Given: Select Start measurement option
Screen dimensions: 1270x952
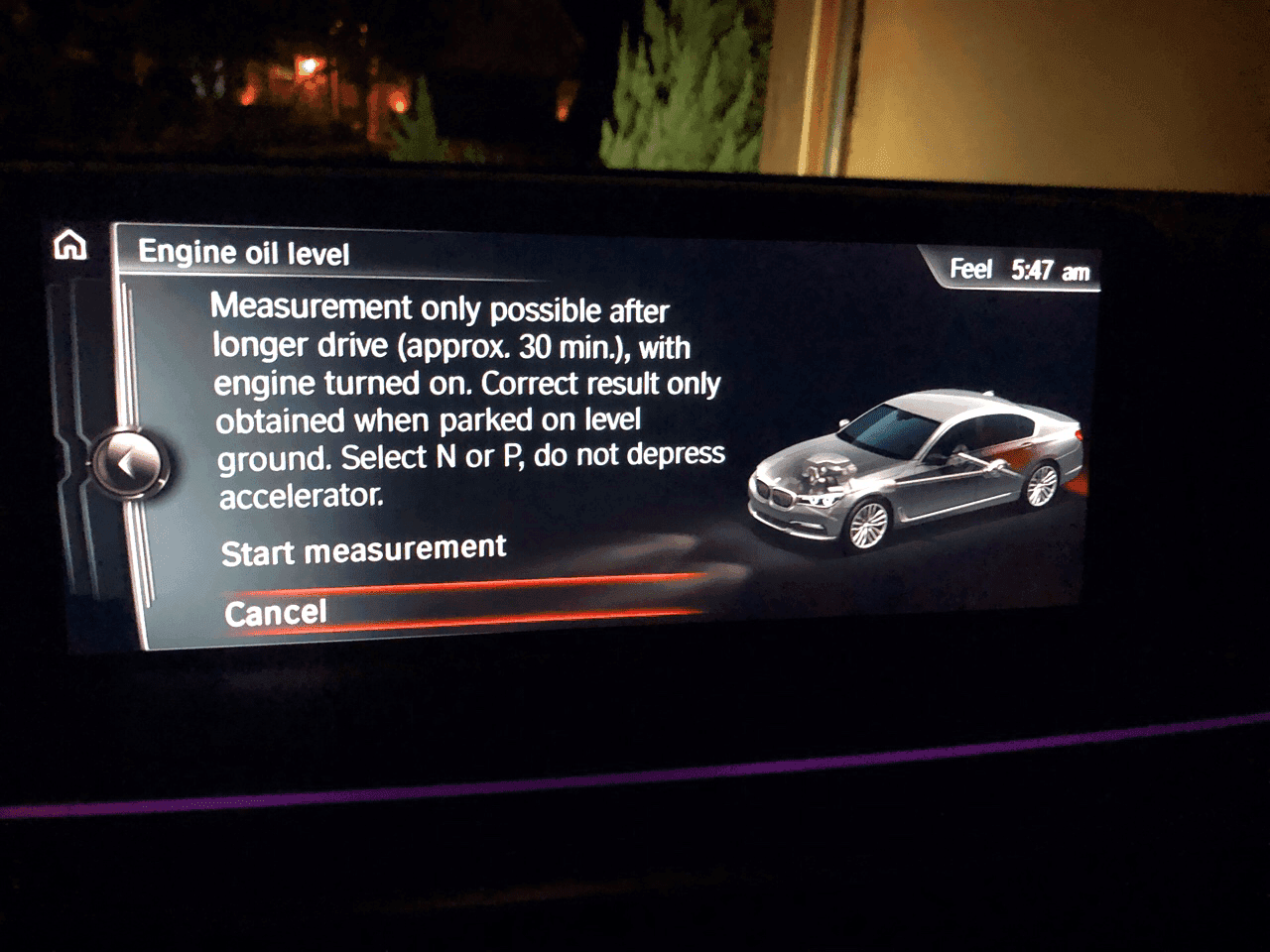Looking at the screenshot, I should (363, 550).
